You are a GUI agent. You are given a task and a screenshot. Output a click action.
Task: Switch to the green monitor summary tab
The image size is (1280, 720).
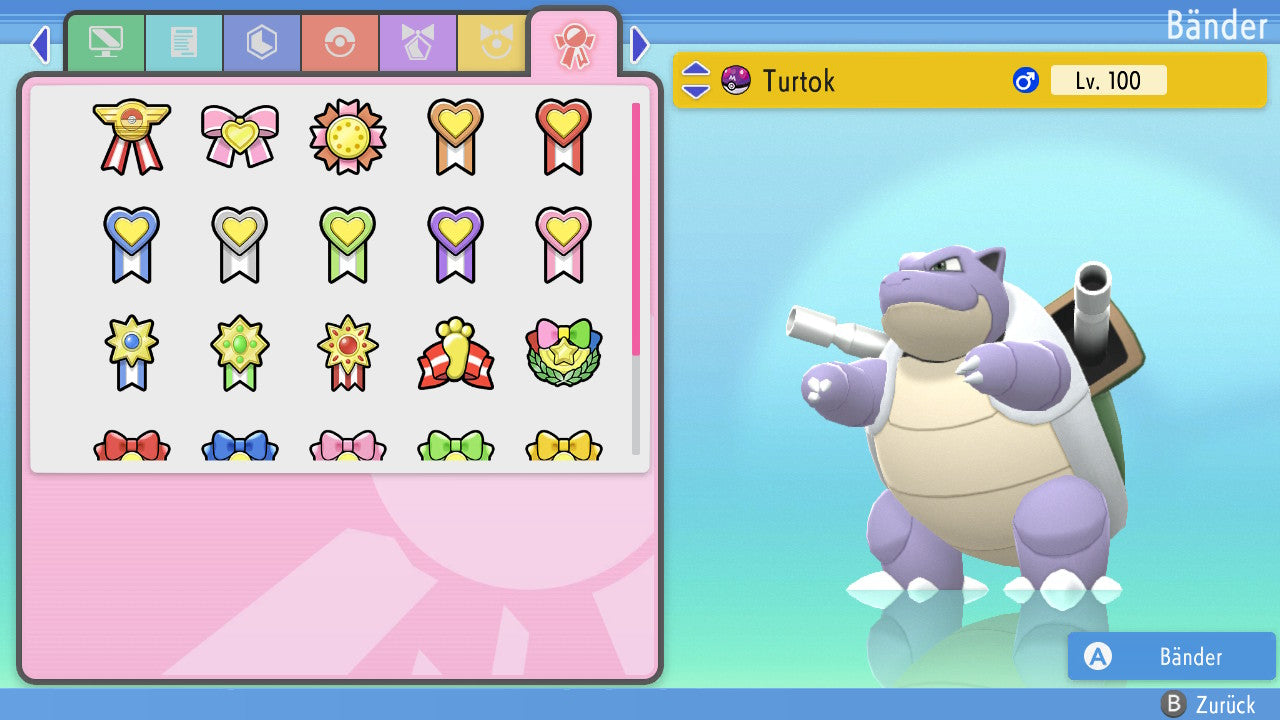pos(106,43)
